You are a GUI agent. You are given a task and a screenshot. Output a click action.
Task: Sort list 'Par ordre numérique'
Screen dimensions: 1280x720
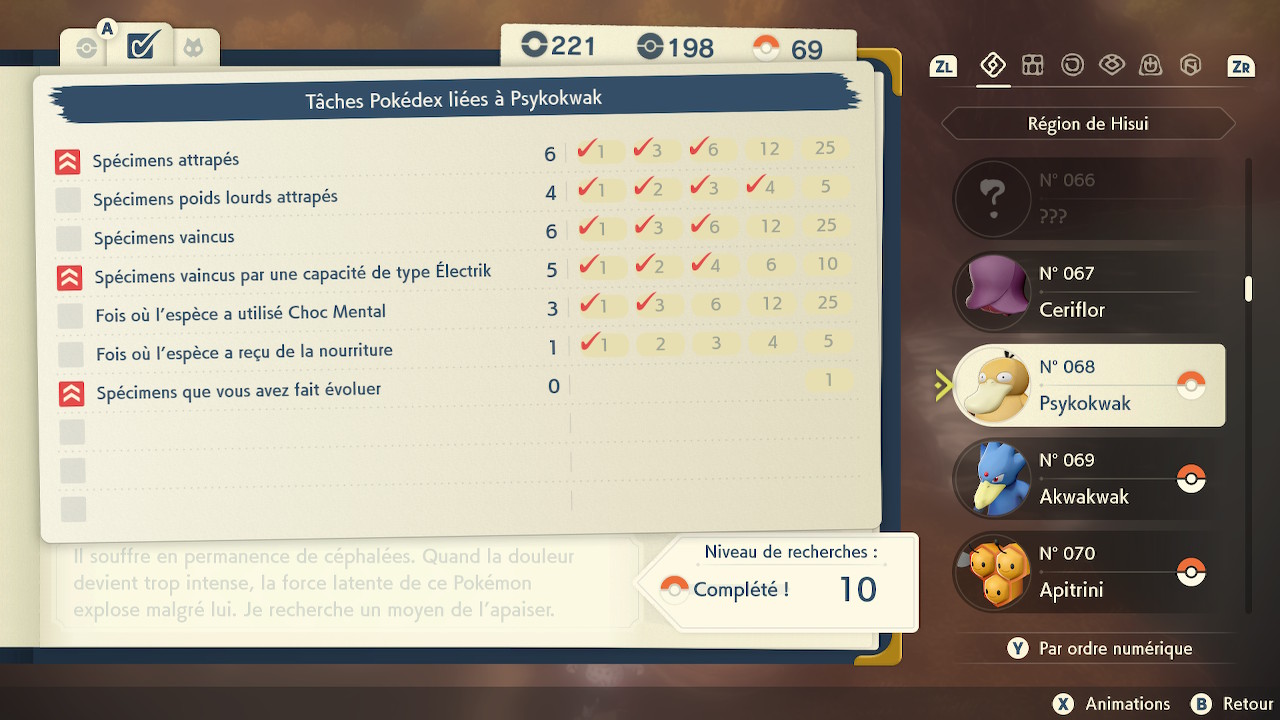[x=1101, y=648]
